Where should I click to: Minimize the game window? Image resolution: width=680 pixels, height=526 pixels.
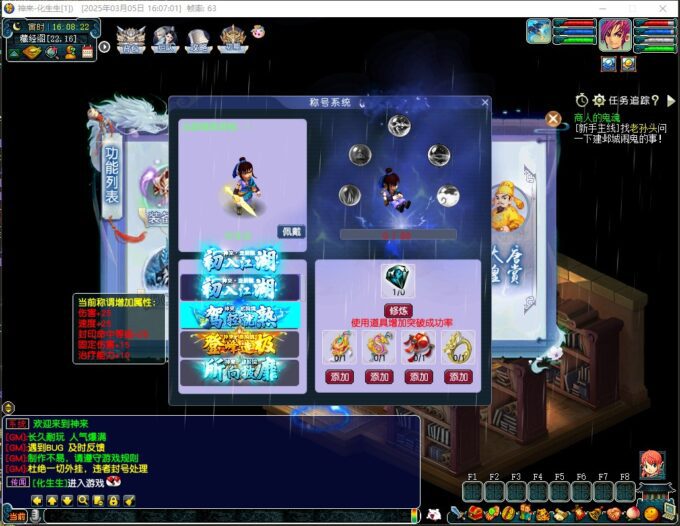pyautogui.click(x=603, y=8)
